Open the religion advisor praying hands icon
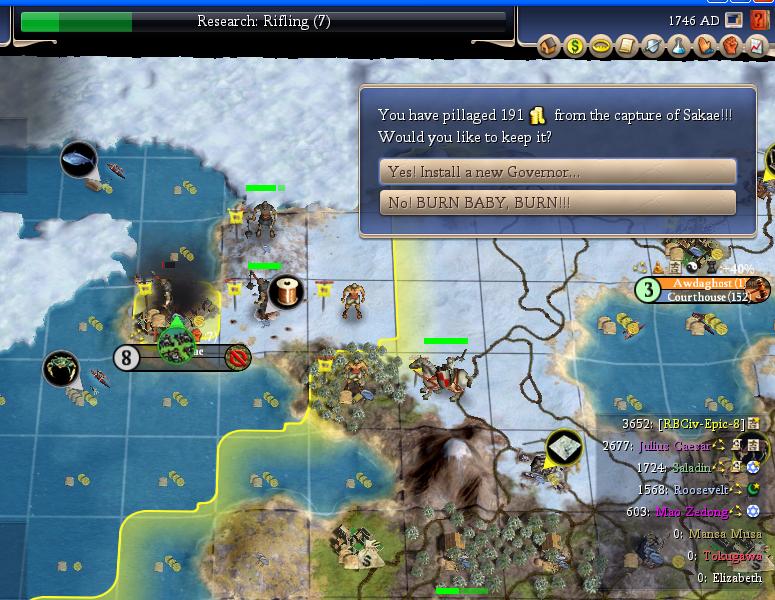Viewport: 775px width, 600px height. pyautogui.click(x=705, y=45)
